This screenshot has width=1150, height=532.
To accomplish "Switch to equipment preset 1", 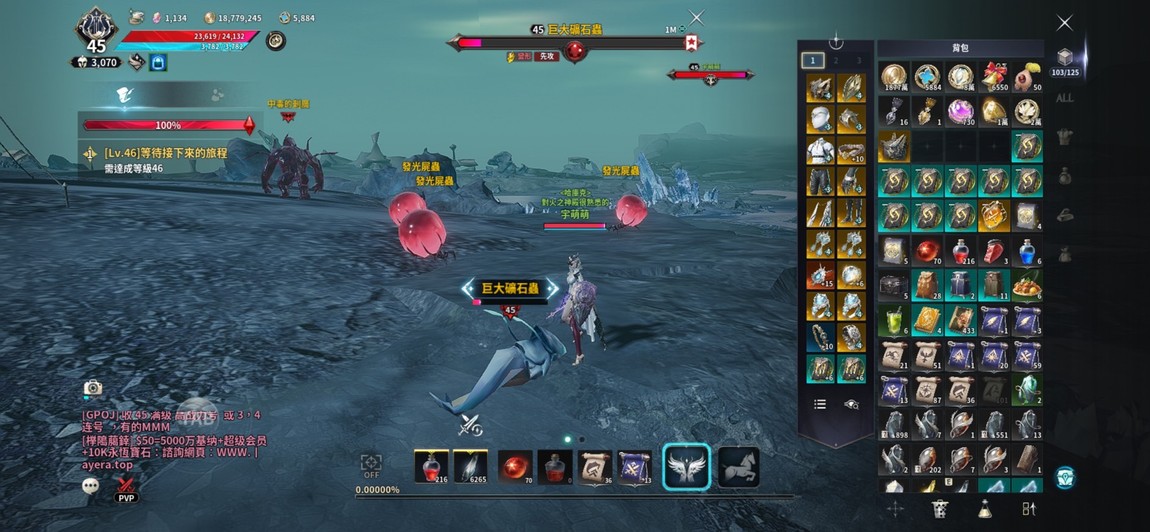I will coord(815,60).
